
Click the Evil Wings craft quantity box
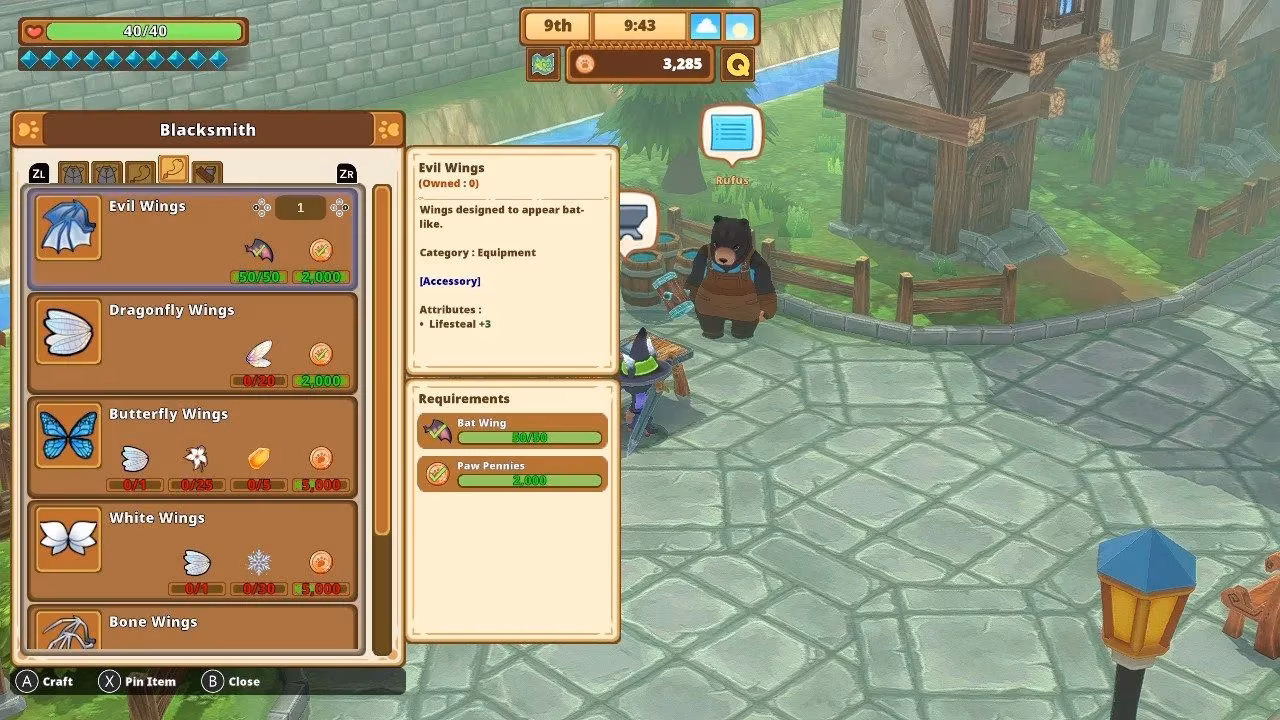[x=300, y=208]
